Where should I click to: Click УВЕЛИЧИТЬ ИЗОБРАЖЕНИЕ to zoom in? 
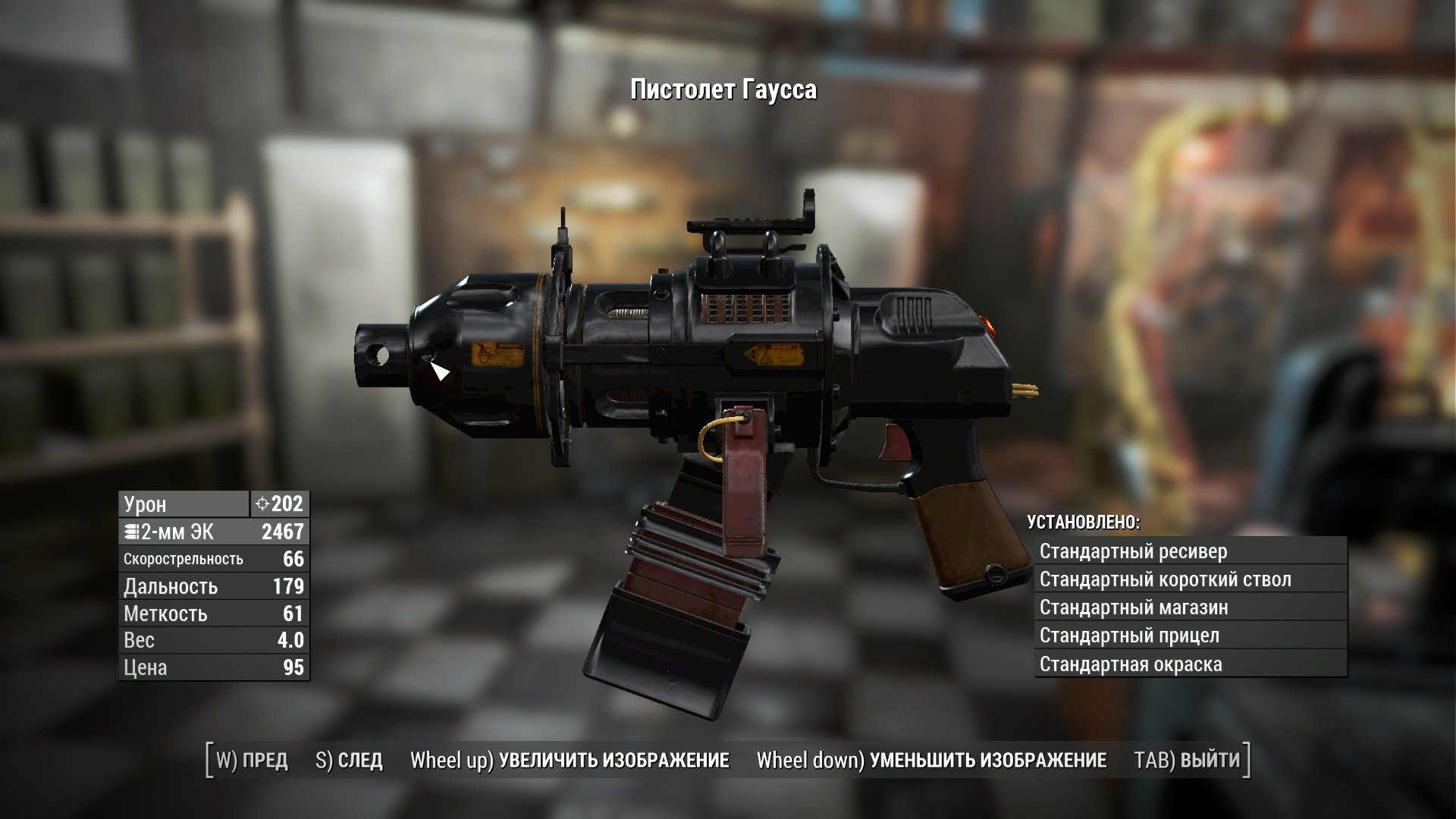[570, 761]
